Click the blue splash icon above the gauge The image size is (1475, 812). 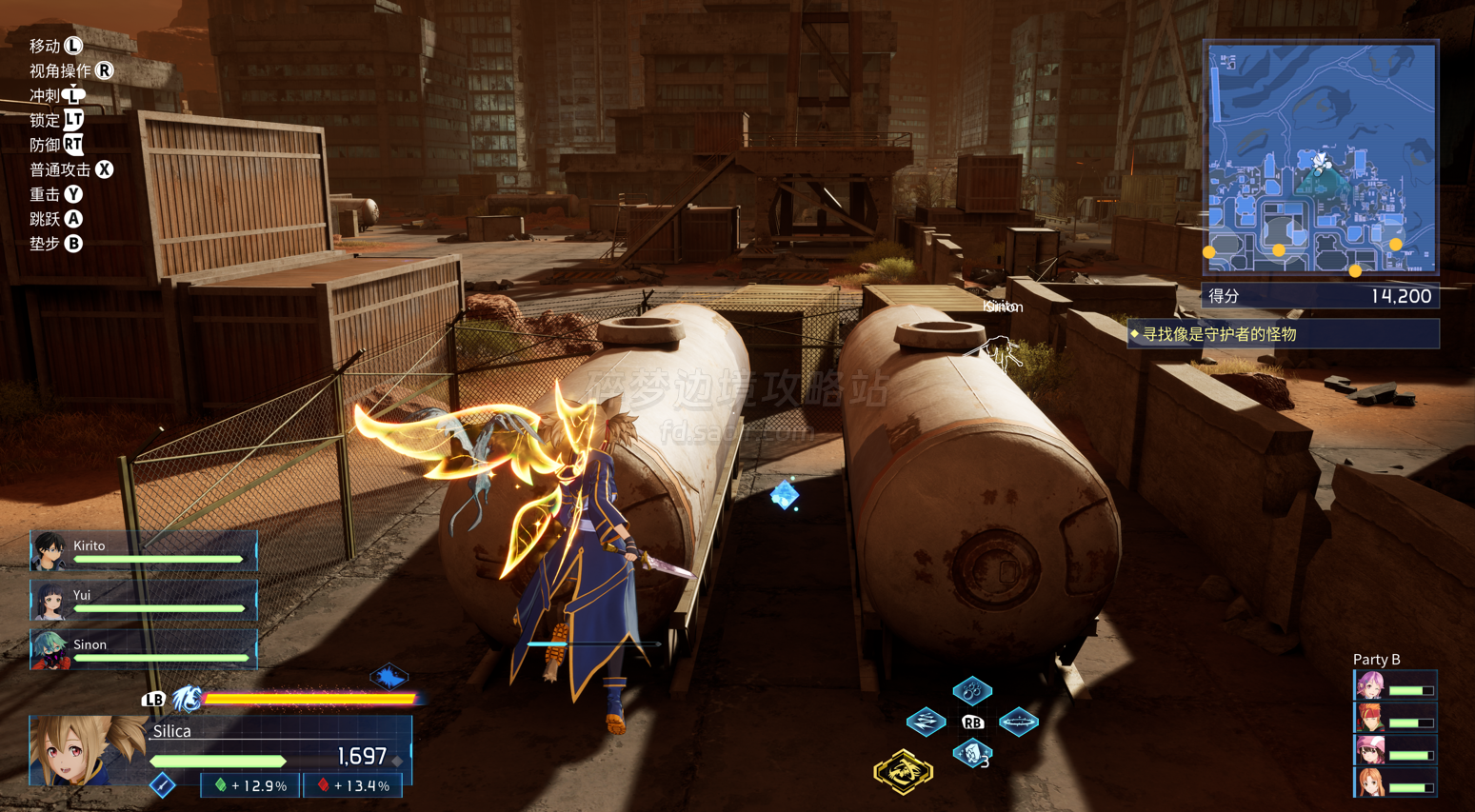point(389,677)
